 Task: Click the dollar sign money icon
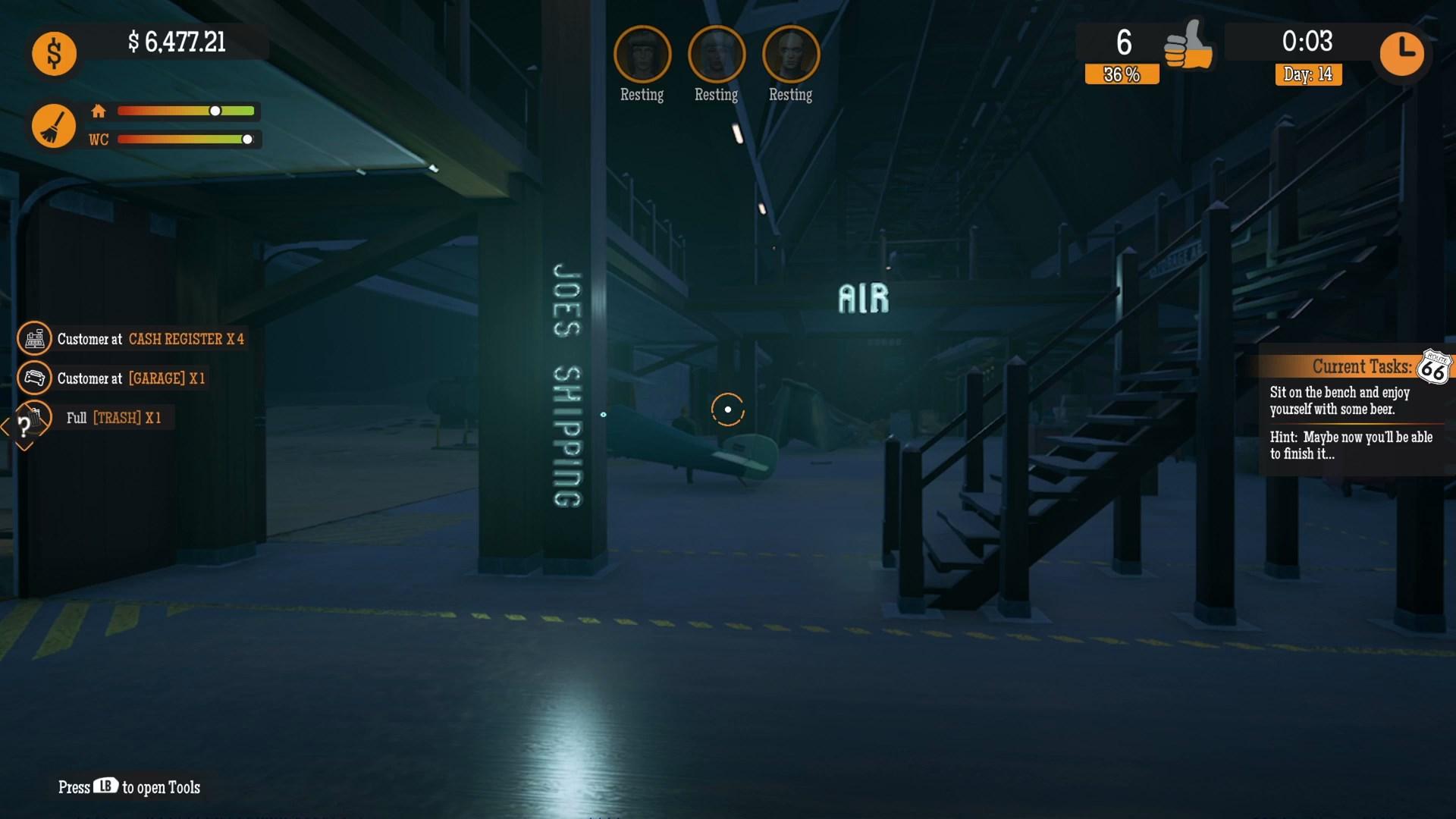53,53
